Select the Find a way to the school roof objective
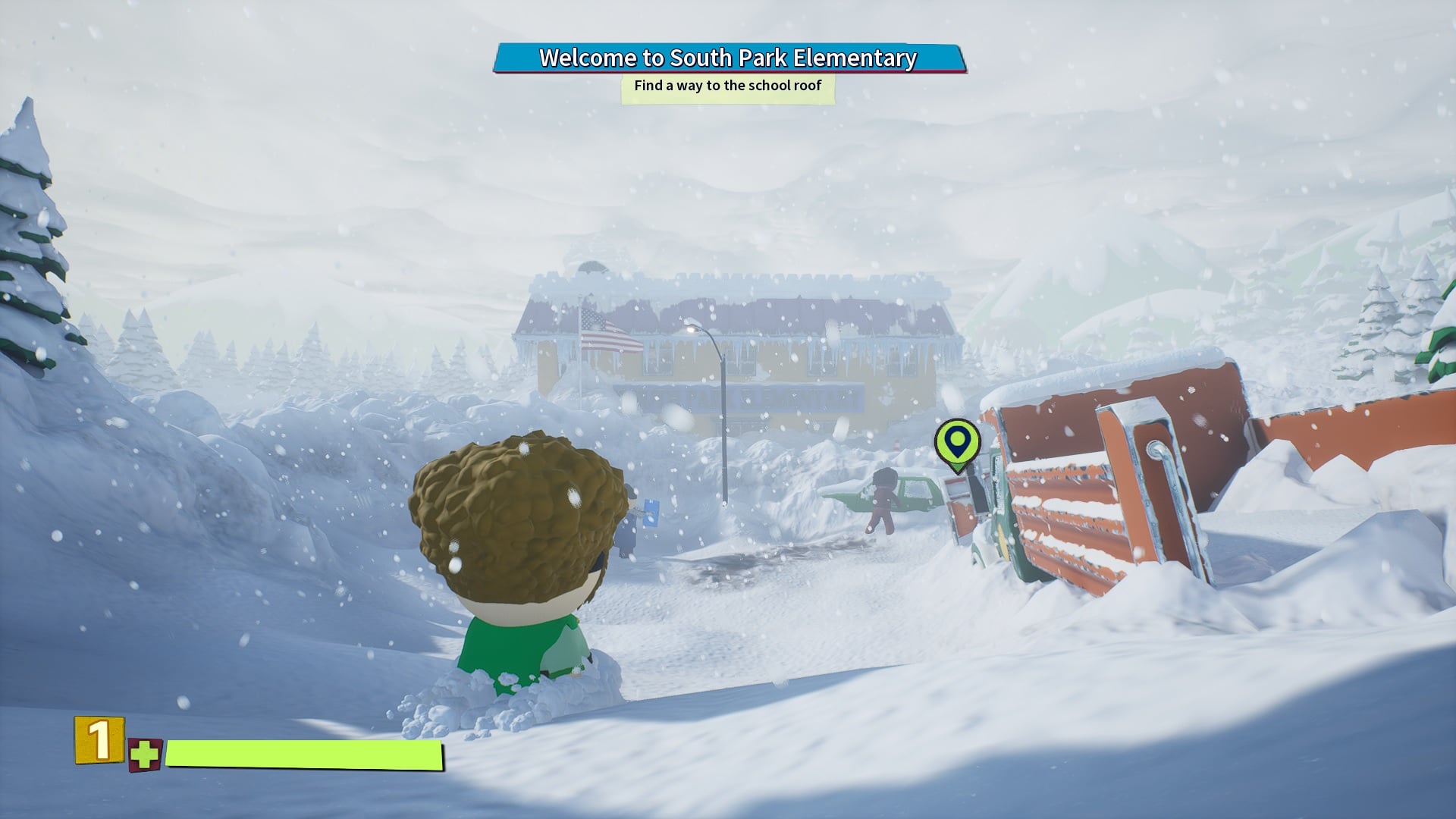1456x819 pixels. pyautogui.click(x=726, y=86)
